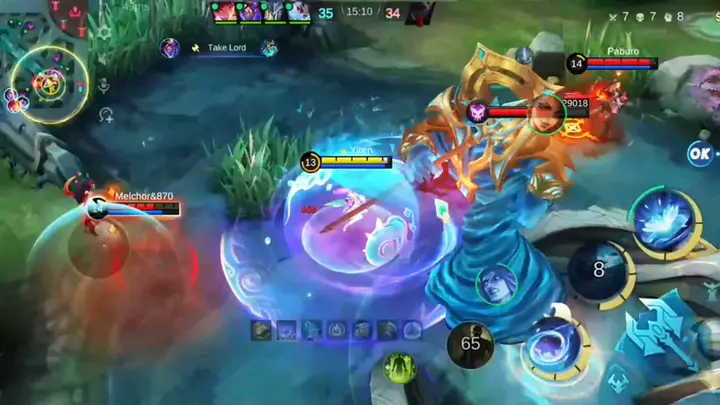Tap the Take Lord notification
720x405 pixels.
click(x=219, y=48)
